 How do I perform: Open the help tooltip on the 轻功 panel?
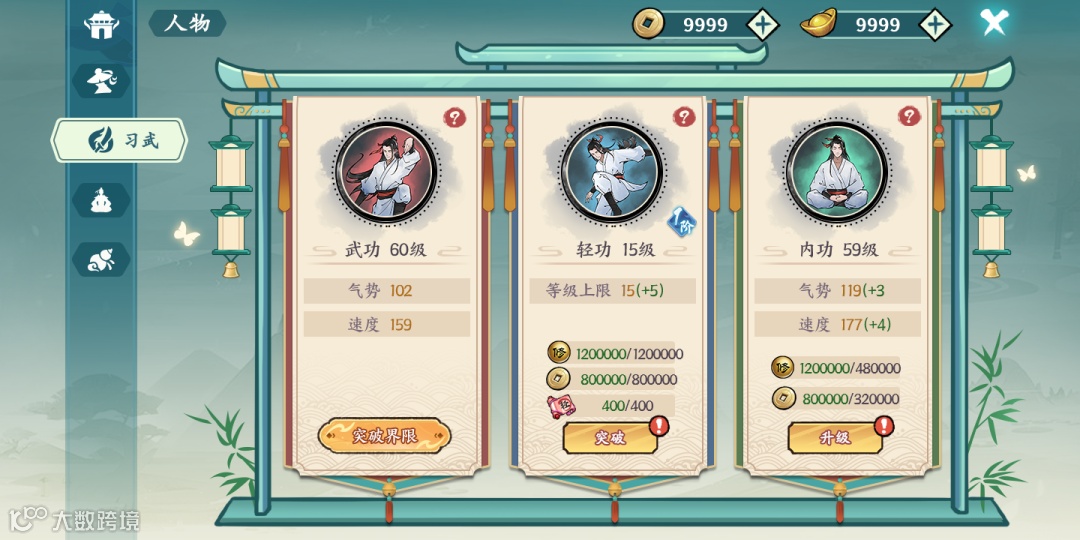pos(684,118)
